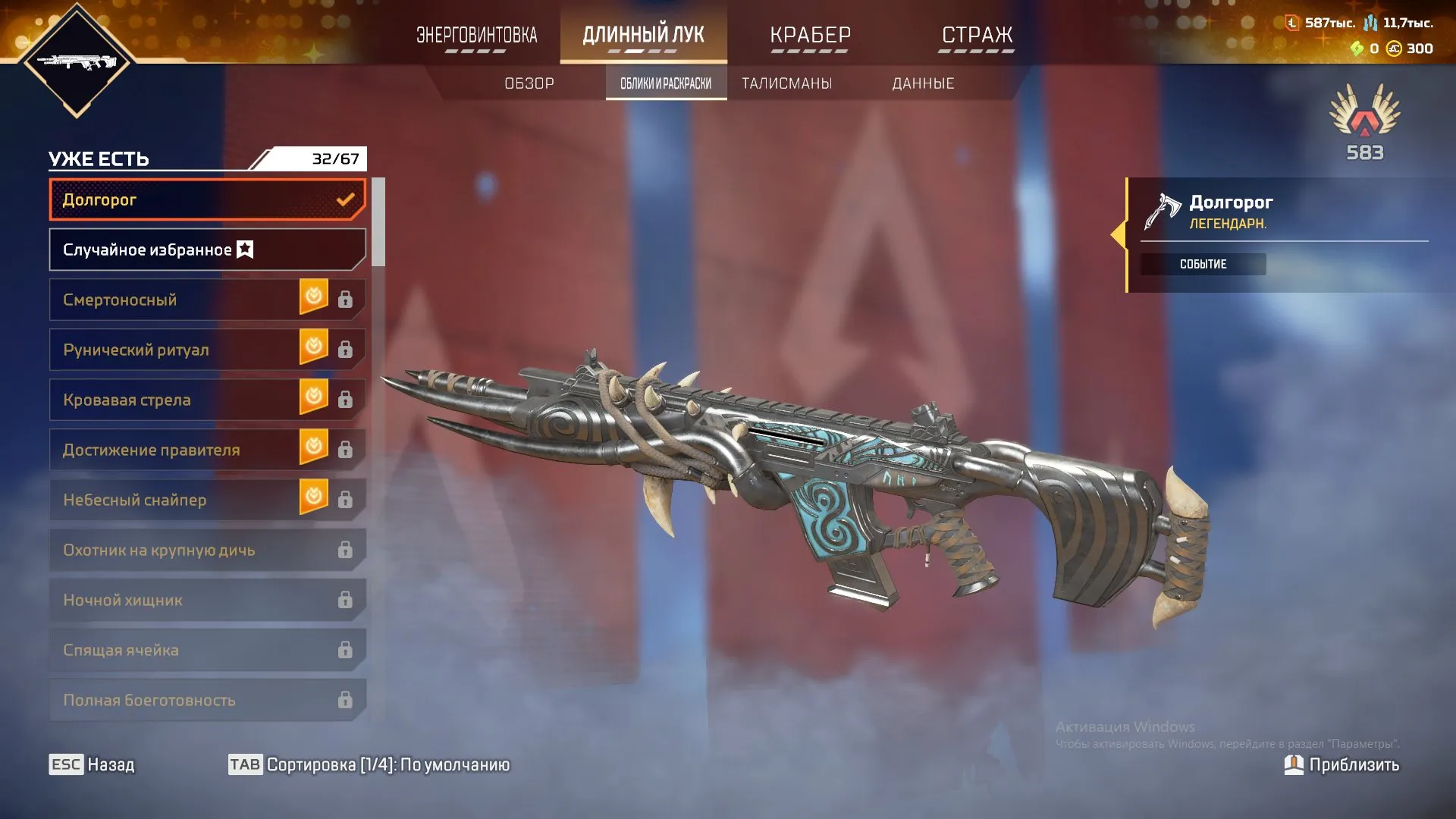Image resolution: width=1456 pixels, height=819 pixels.
Task: Open the Крабер weapon tab
Action: (x=810, y=35)
